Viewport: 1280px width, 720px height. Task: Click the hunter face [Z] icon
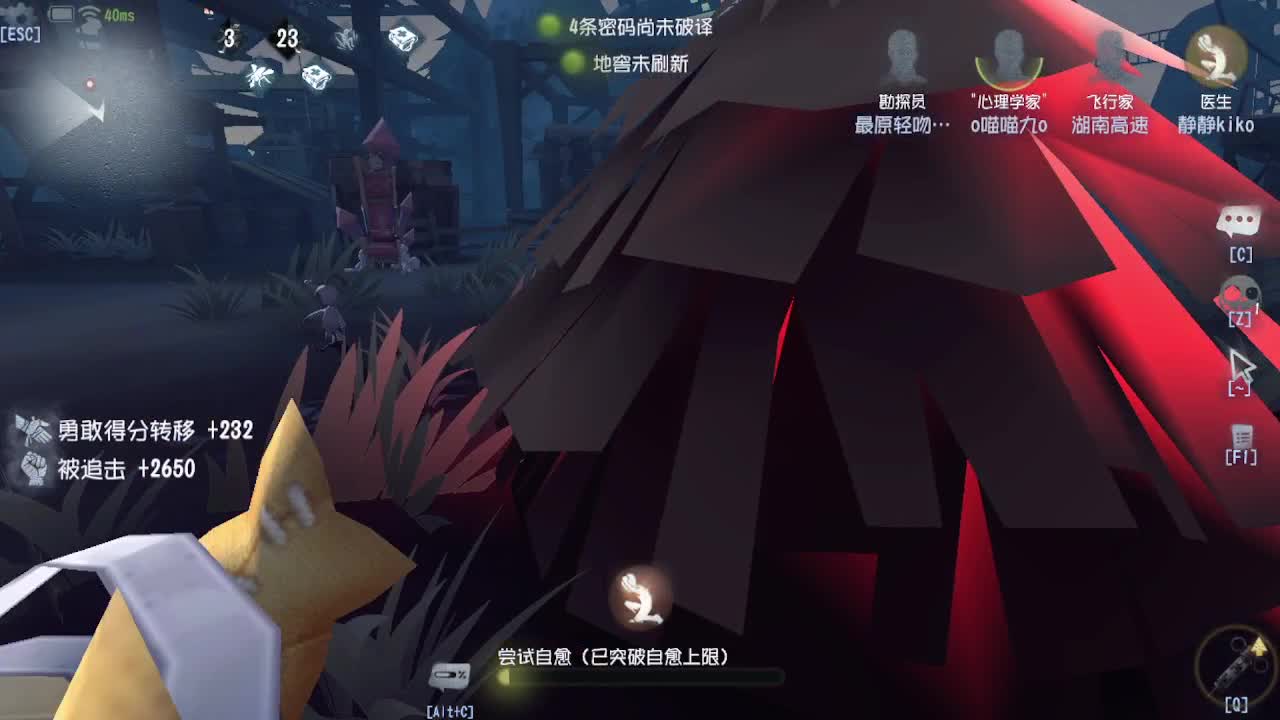(1239, 292)
